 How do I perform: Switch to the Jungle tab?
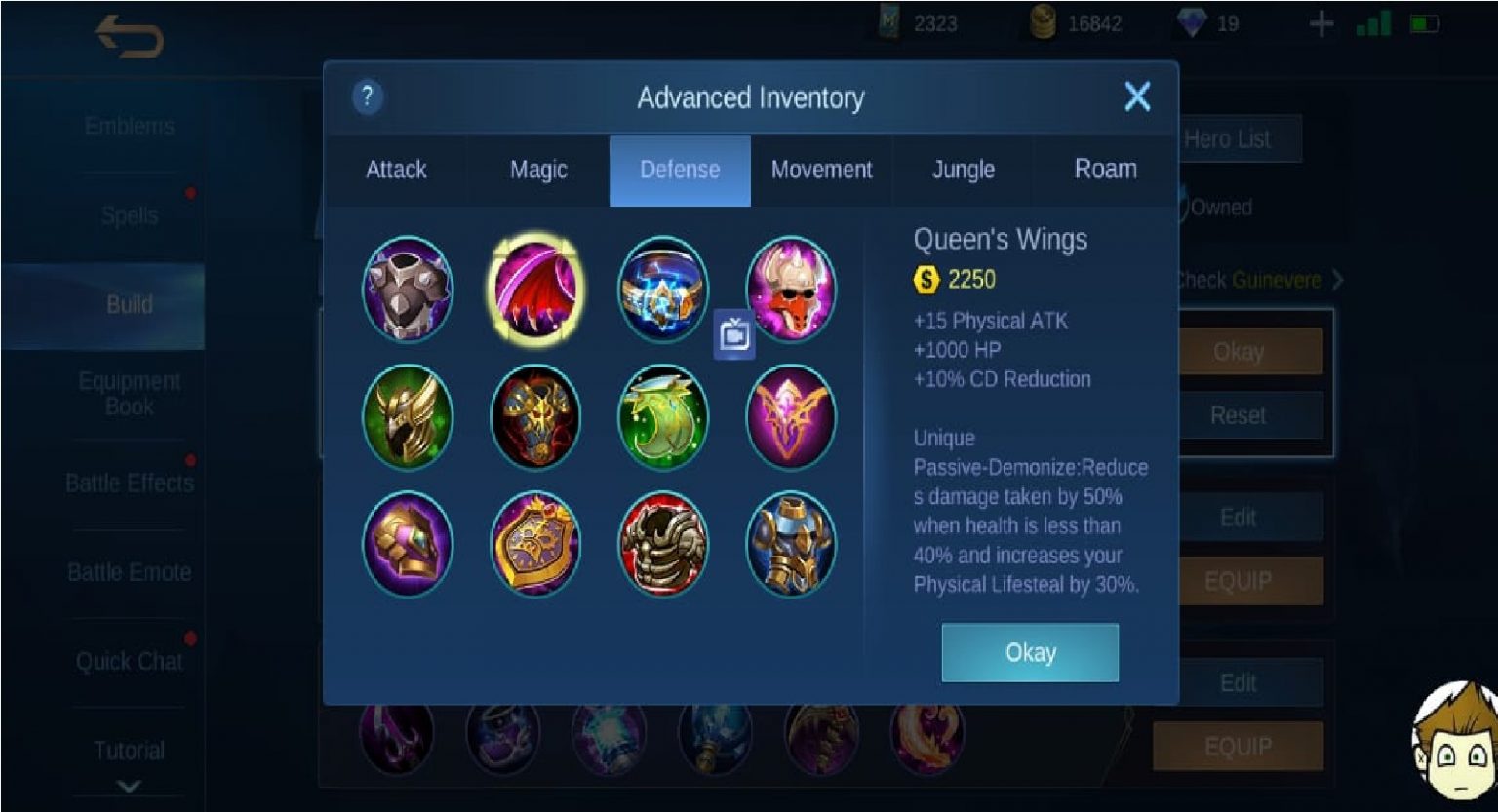(x=962, y=170)
